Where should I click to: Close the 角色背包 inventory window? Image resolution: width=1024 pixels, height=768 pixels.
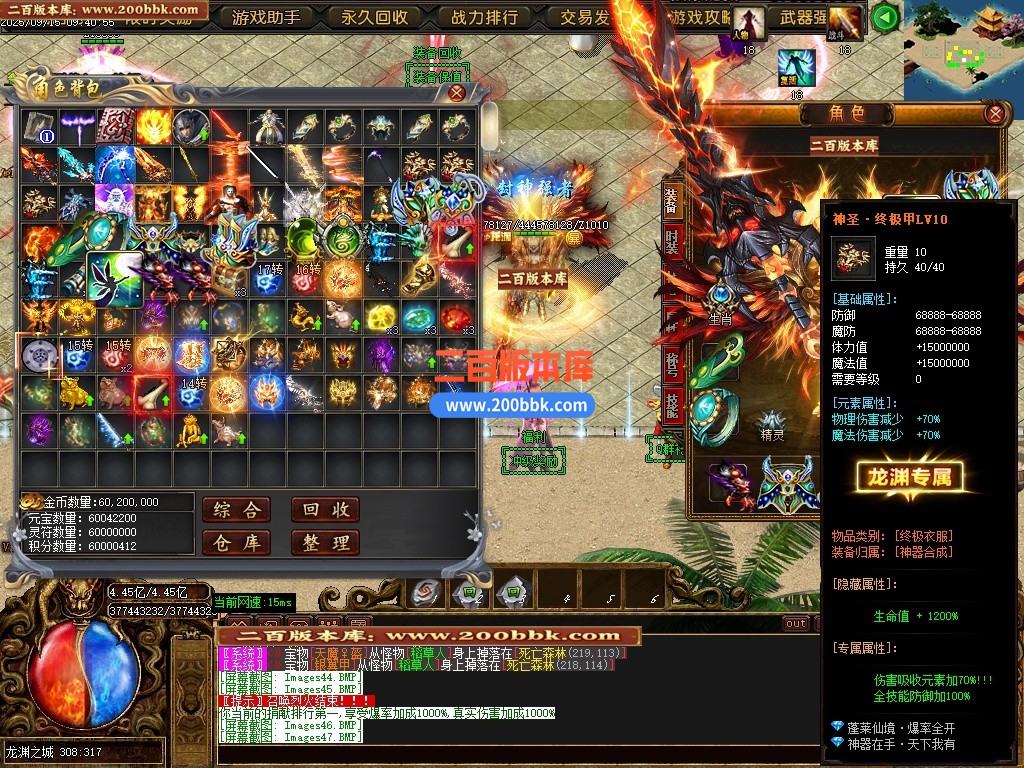click(x=456, y=93)
